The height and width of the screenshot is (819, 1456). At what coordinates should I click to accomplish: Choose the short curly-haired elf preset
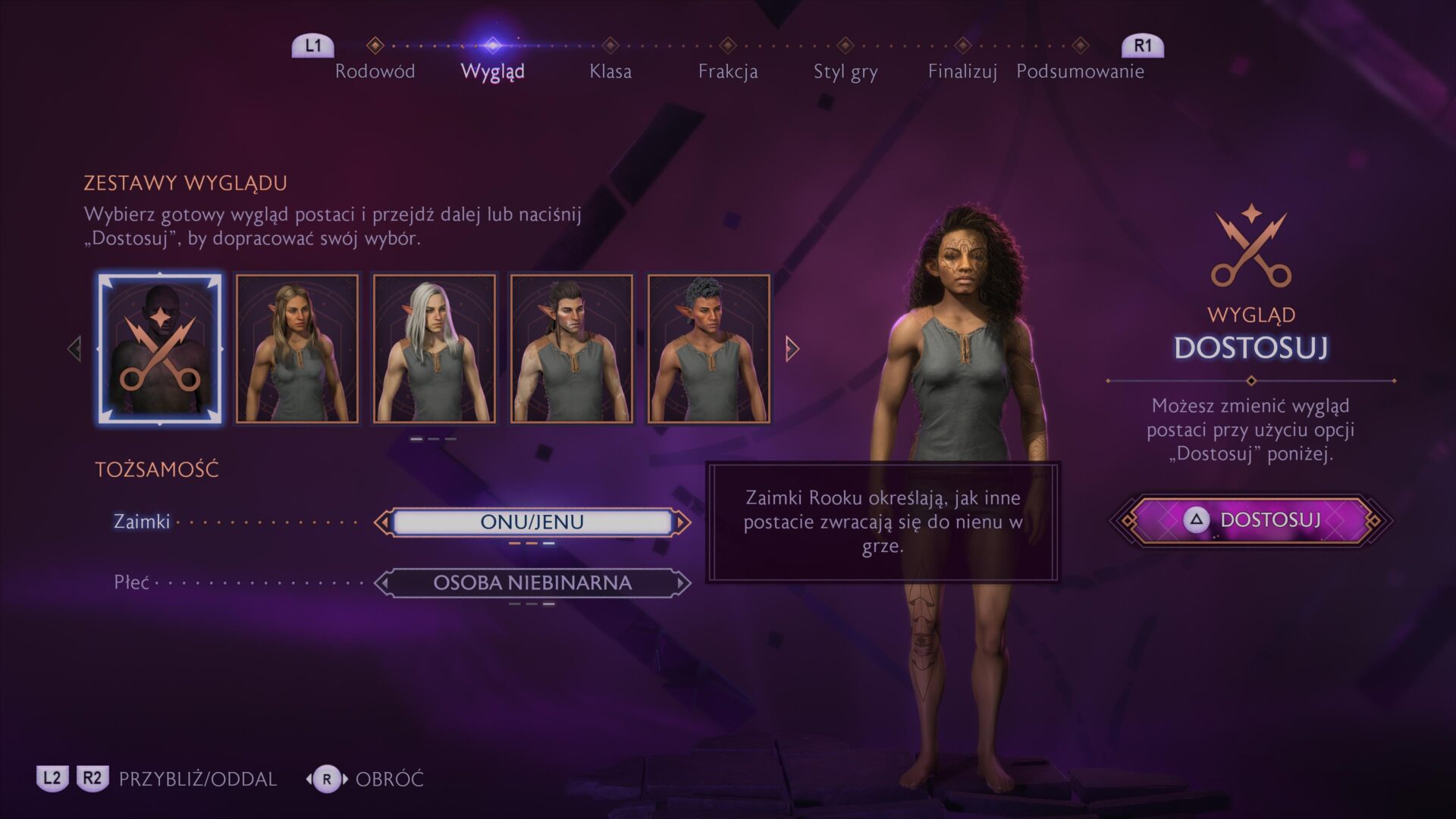[x=709, y=348]
